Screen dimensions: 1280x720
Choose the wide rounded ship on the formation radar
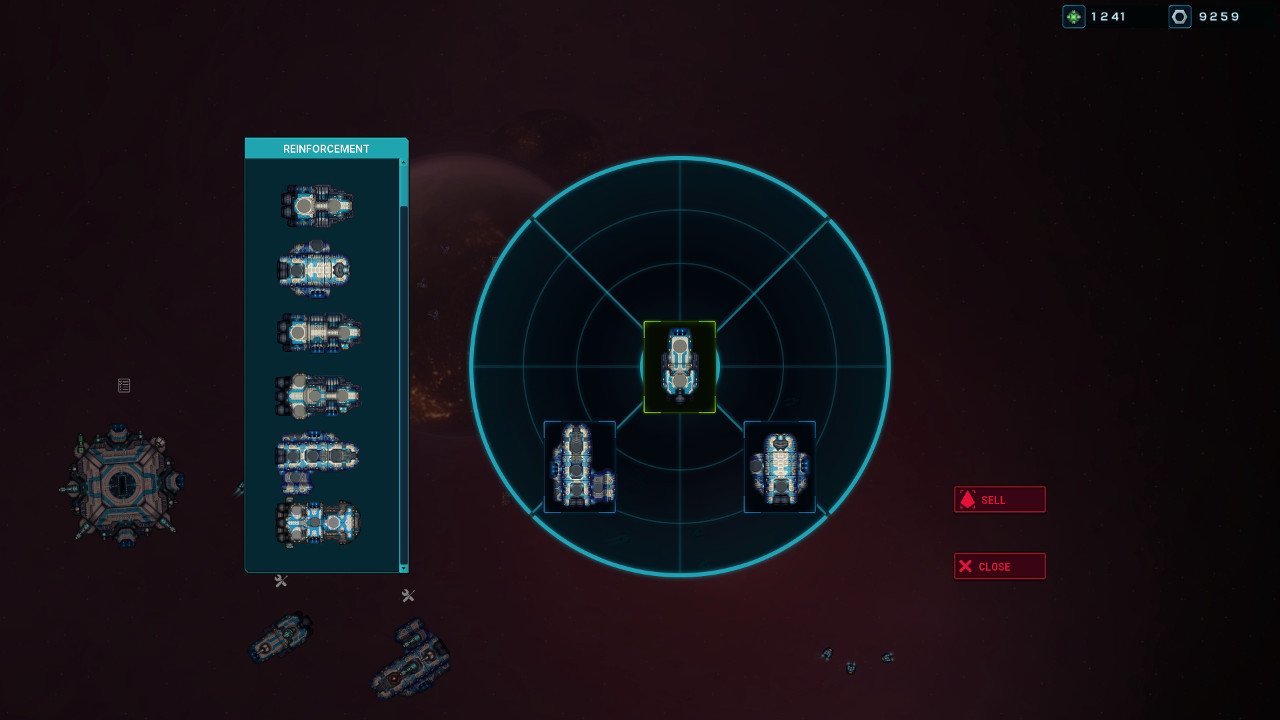tap(779, 467)
